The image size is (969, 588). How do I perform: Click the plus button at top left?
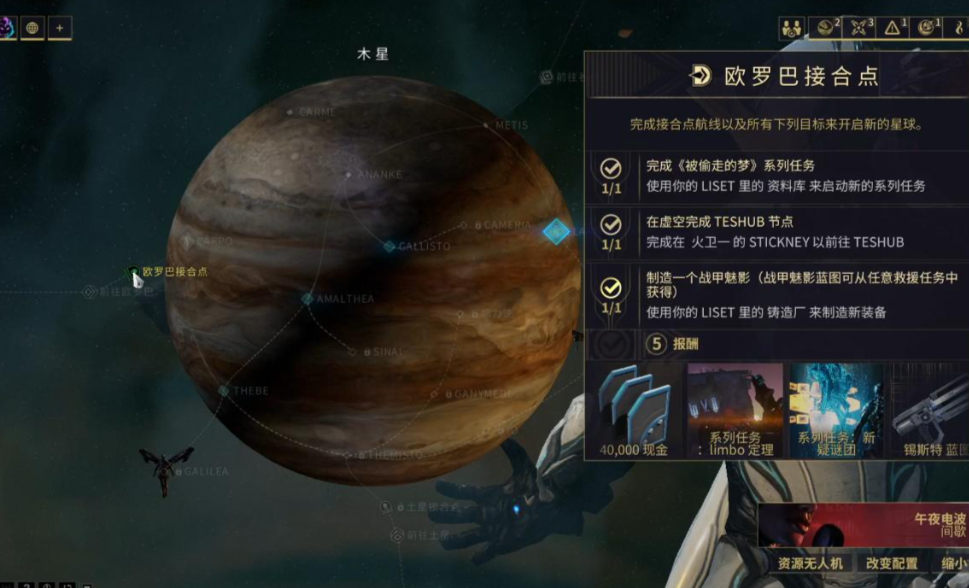tap(59, 28)
